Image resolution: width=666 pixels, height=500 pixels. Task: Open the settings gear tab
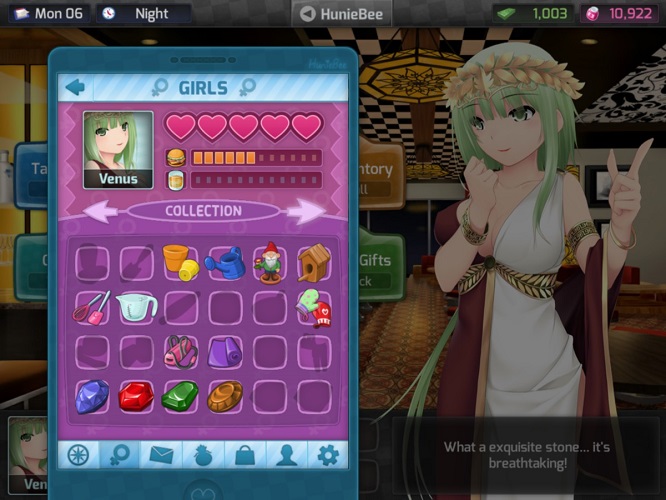tap(327, 455)
